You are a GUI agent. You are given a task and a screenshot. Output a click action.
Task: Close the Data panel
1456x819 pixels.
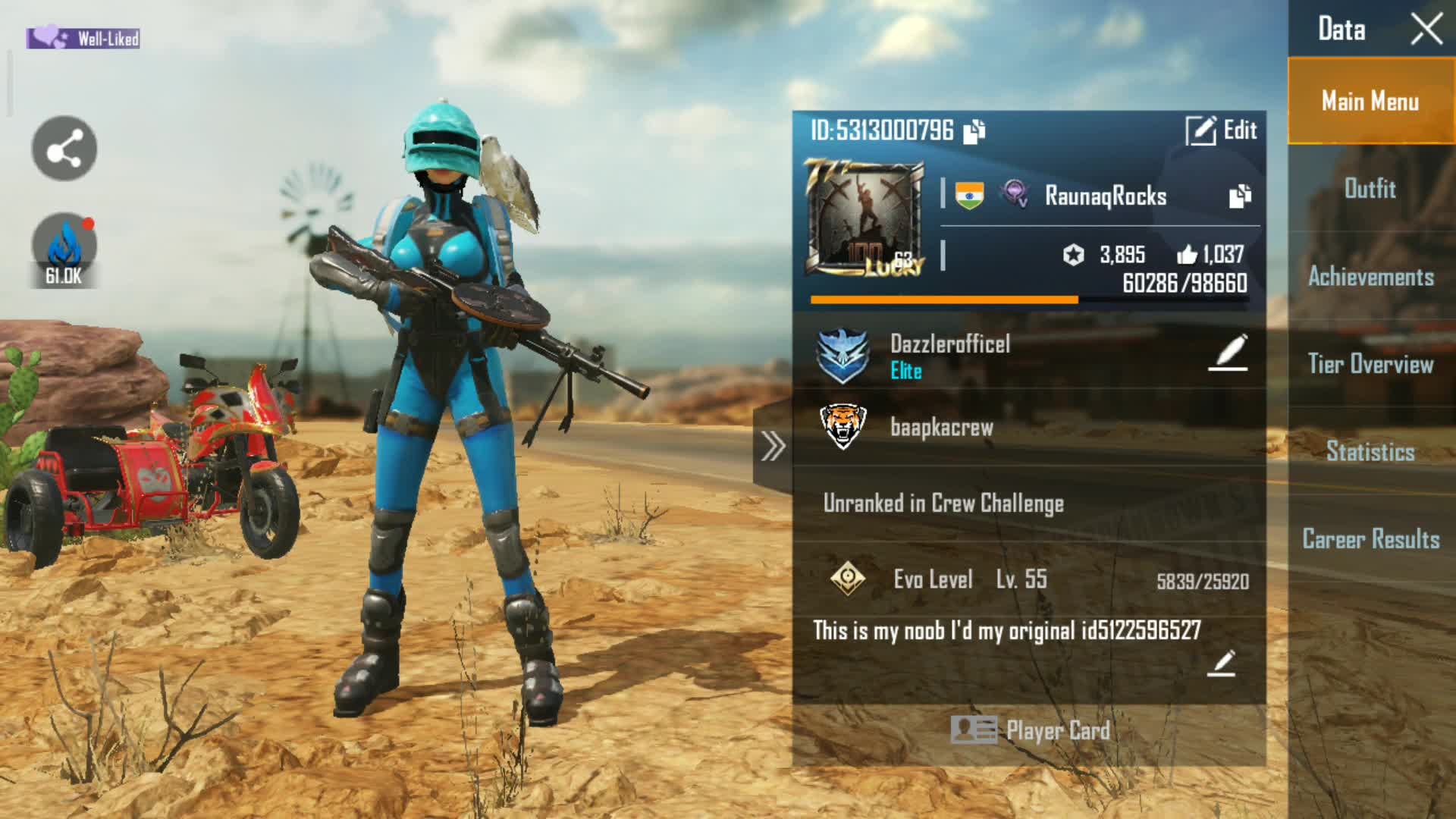tap(1426, 30)
